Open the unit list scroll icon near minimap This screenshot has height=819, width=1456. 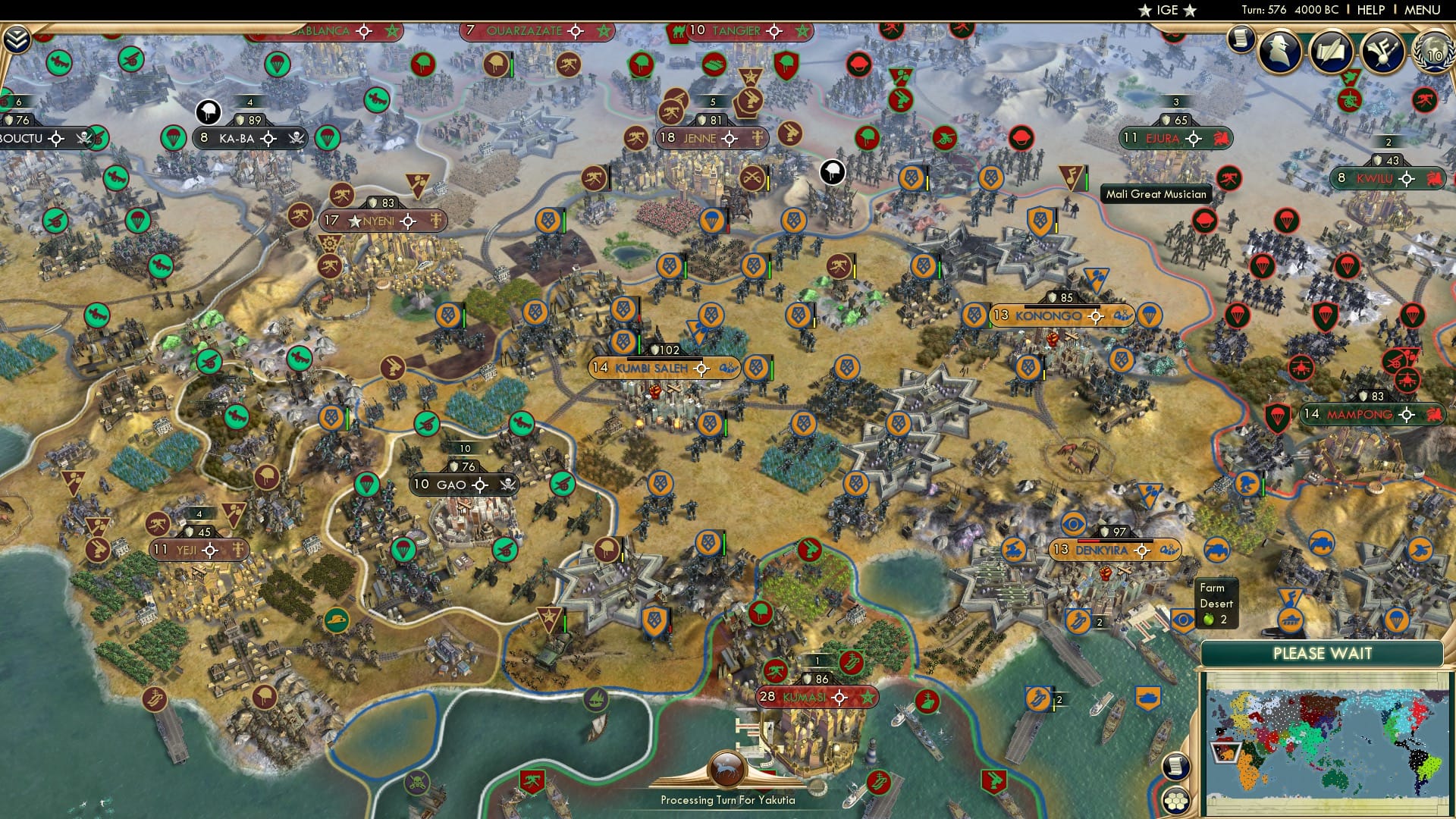pyautogui.click(x=1176, y=766)
